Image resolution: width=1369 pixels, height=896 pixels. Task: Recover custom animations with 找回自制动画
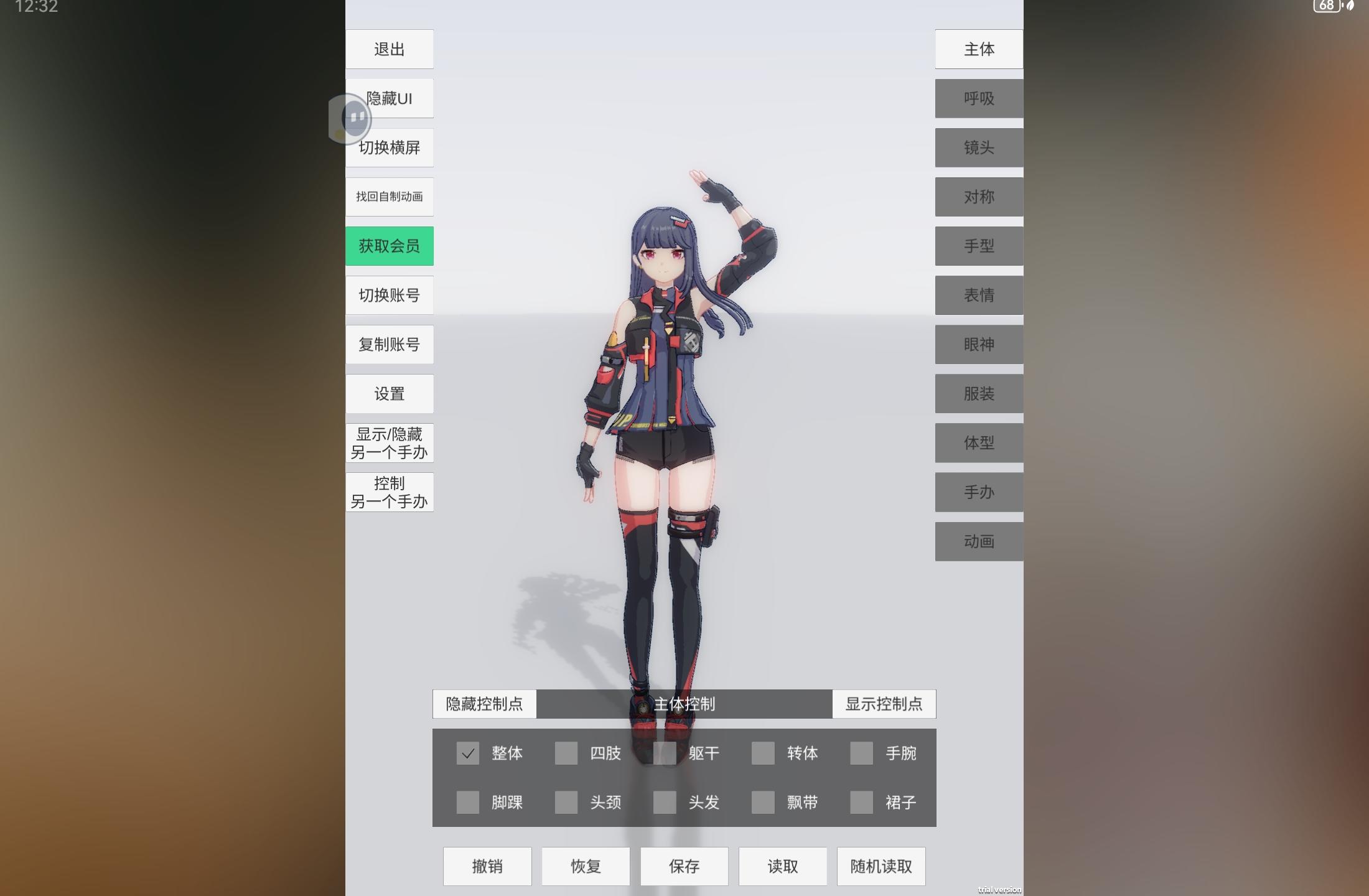click(390, 197)
